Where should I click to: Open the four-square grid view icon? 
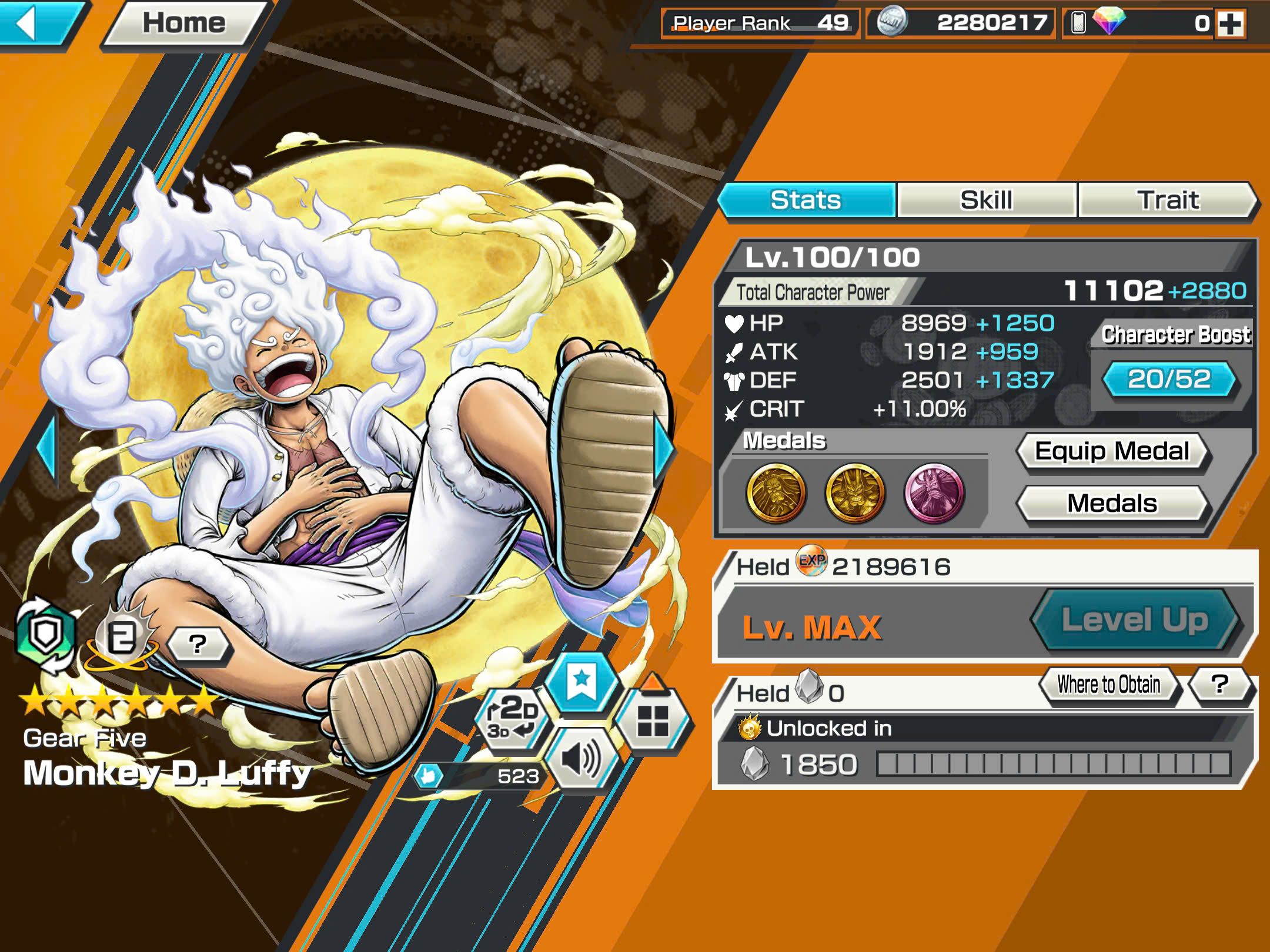653,720
